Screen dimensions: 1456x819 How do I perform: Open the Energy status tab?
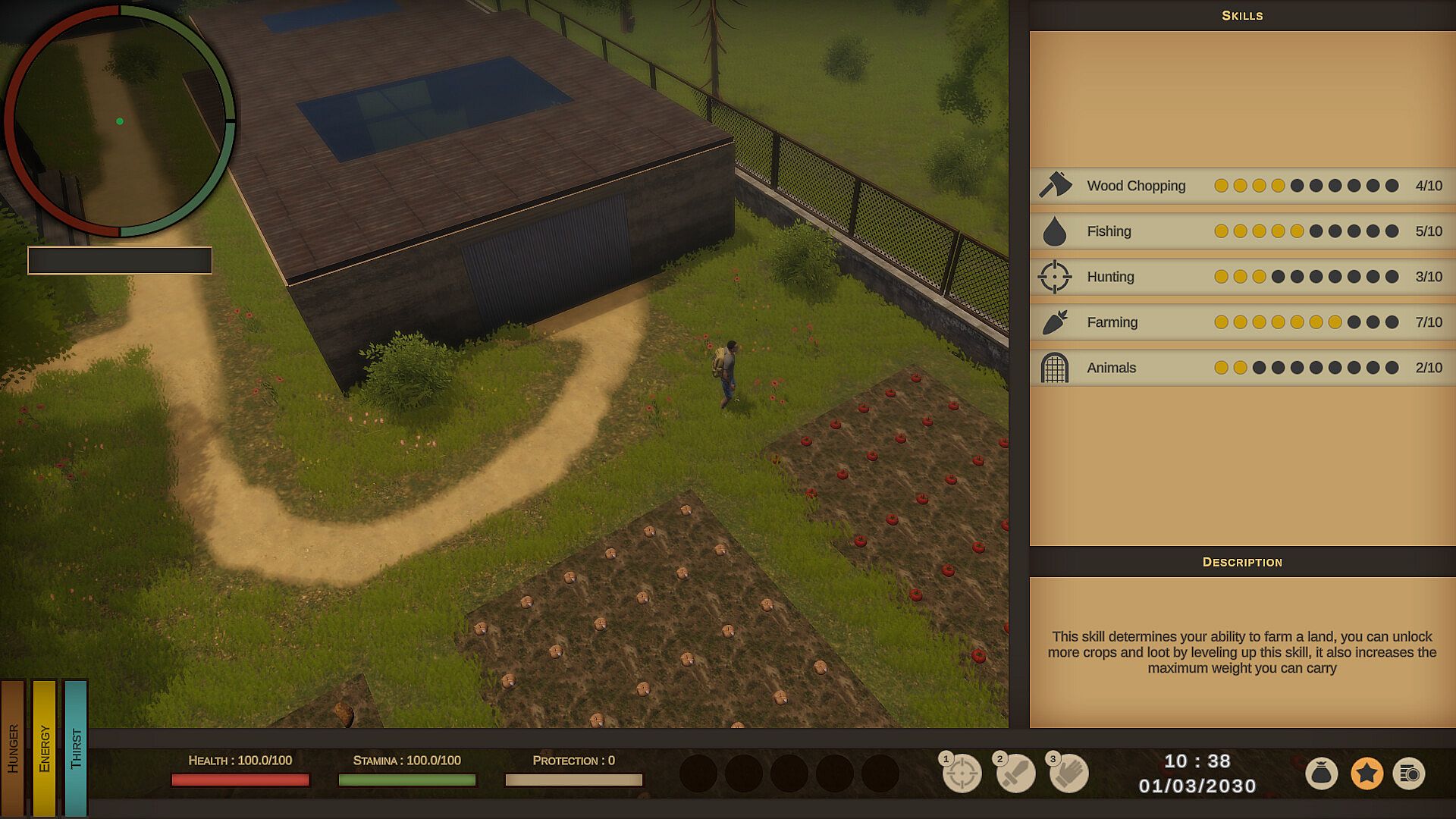point(44,748)
